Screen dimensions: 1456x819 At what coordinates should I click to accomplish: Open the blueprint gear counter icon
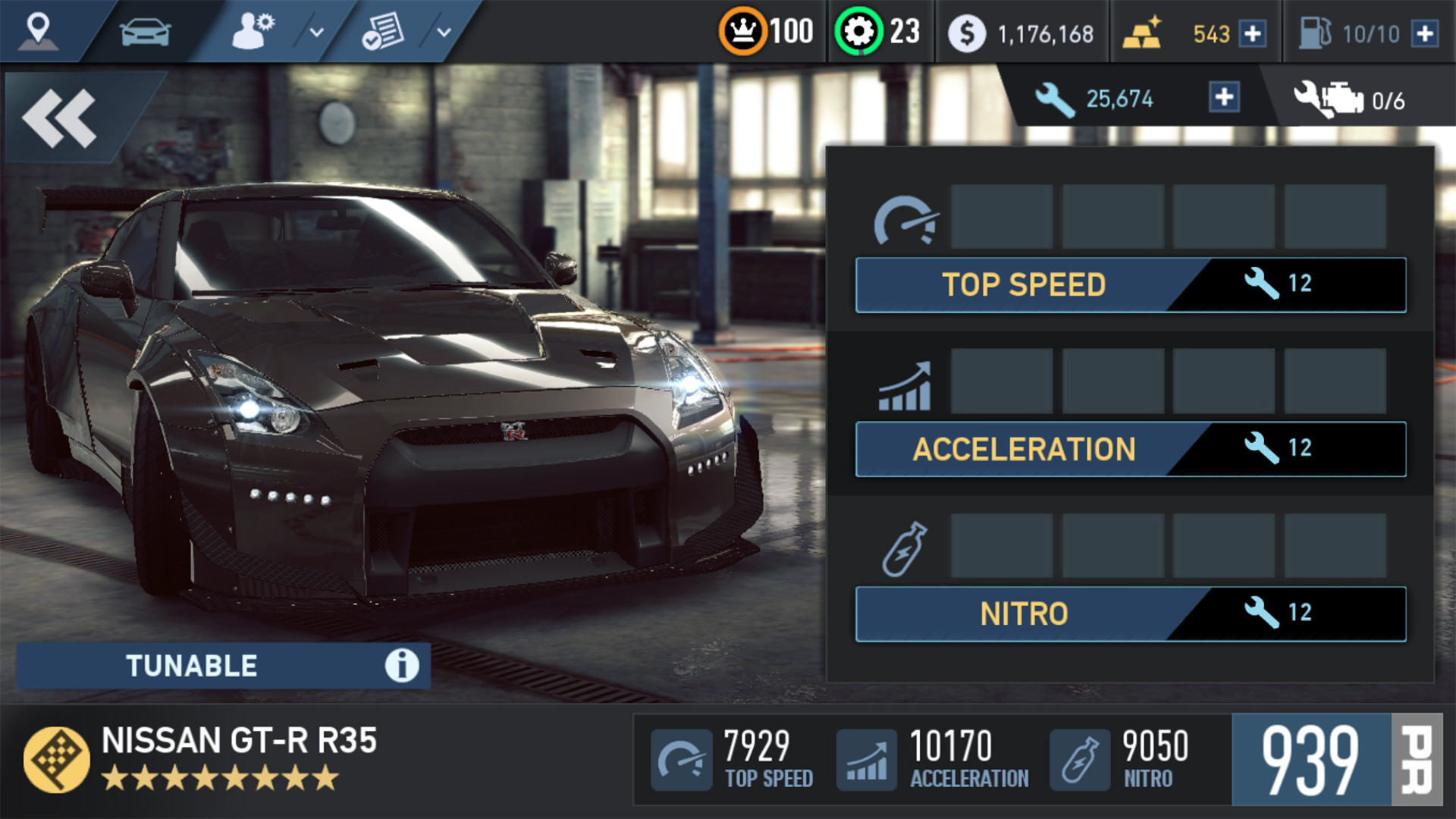859,30
